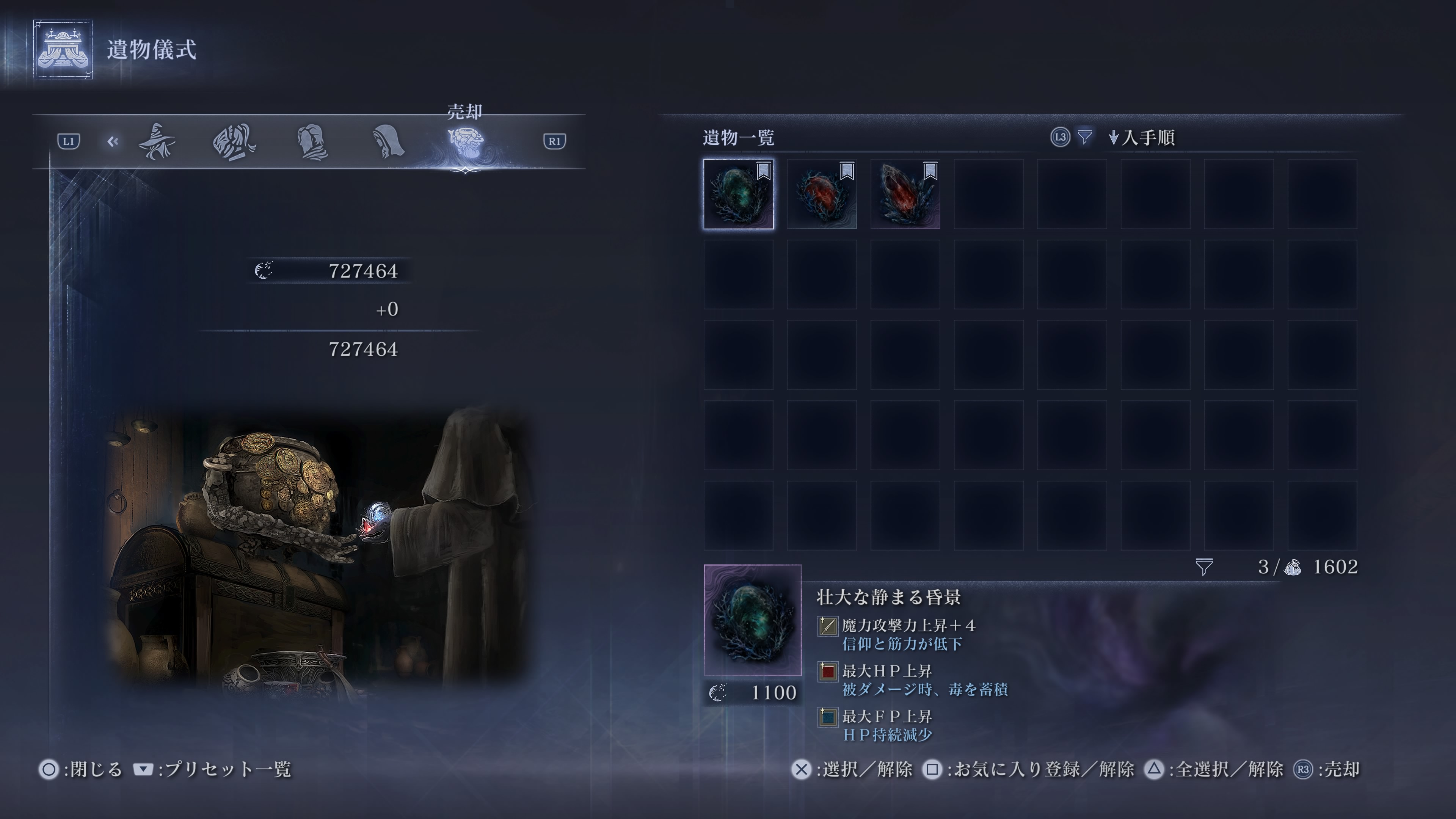Click the 壮大な静まる昏景 relic preview image
The height and width of the screenshot is (819, 1456).
(752, 620)
